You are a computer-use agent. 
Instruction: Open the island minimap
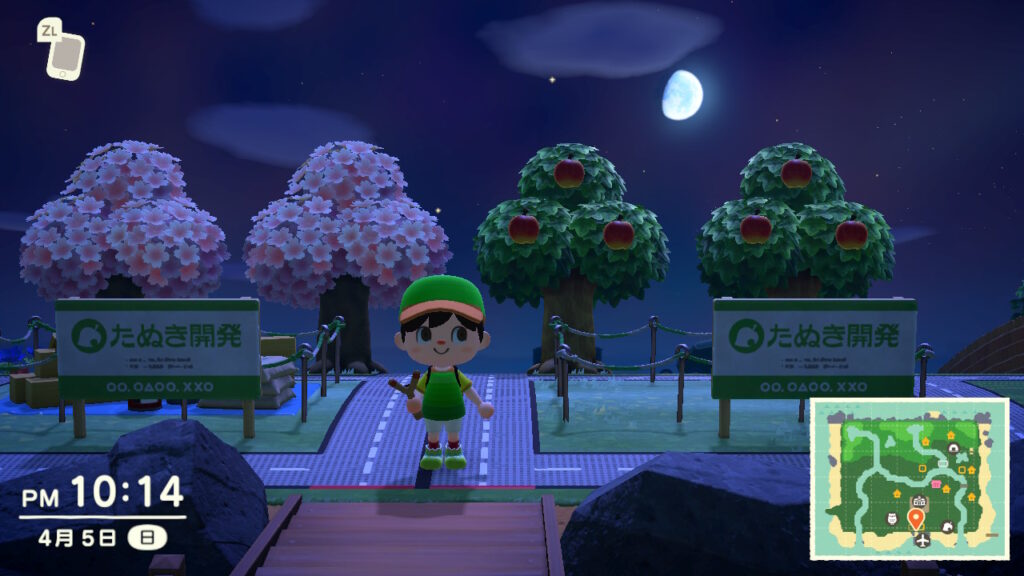click(x=908, y=478)
